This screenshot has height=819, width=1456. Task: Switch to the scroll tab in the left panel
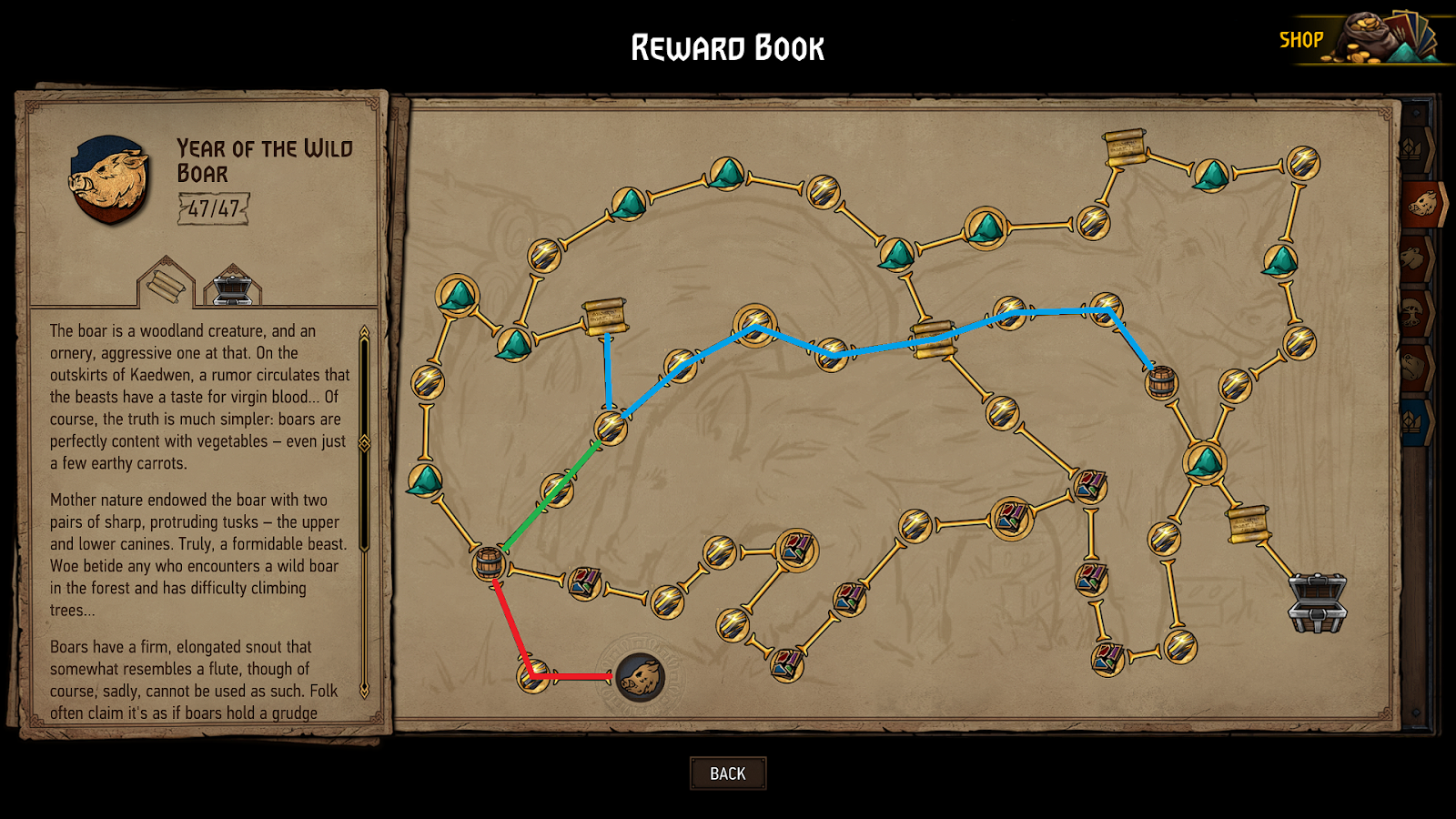point(164,288)
